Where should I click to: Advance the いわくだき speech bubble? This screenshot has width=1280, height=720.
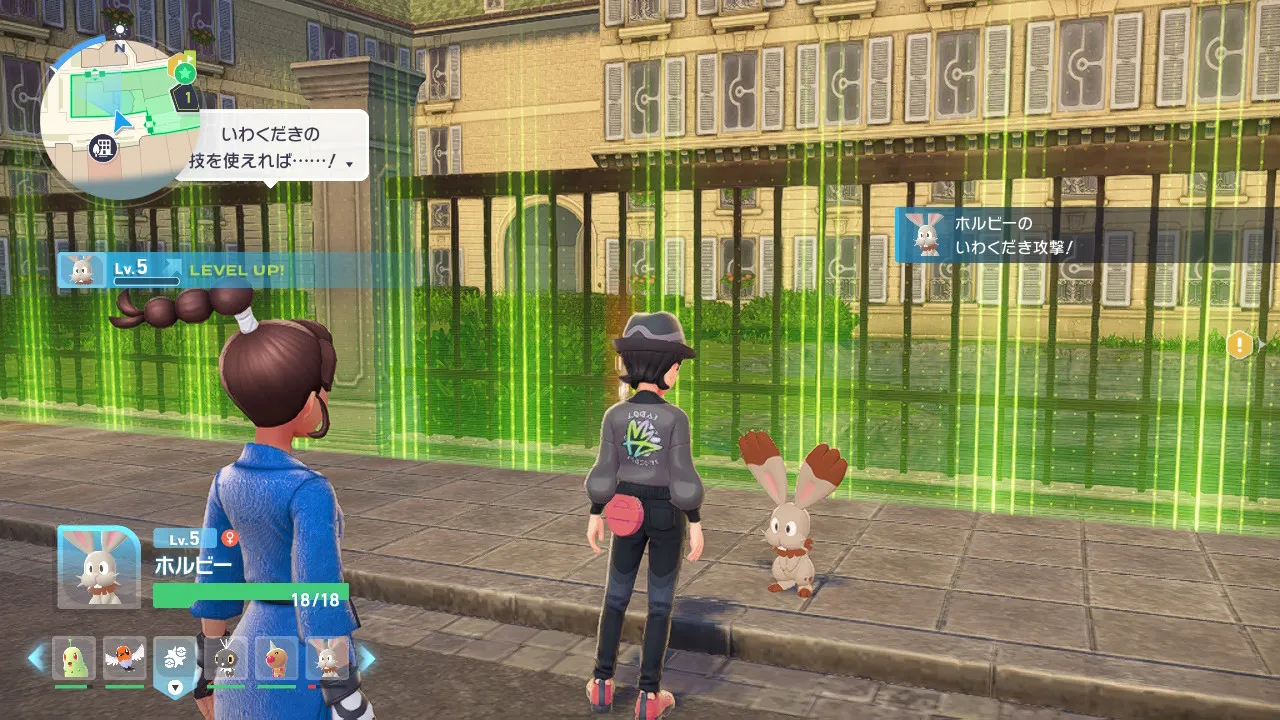point(272,145)
